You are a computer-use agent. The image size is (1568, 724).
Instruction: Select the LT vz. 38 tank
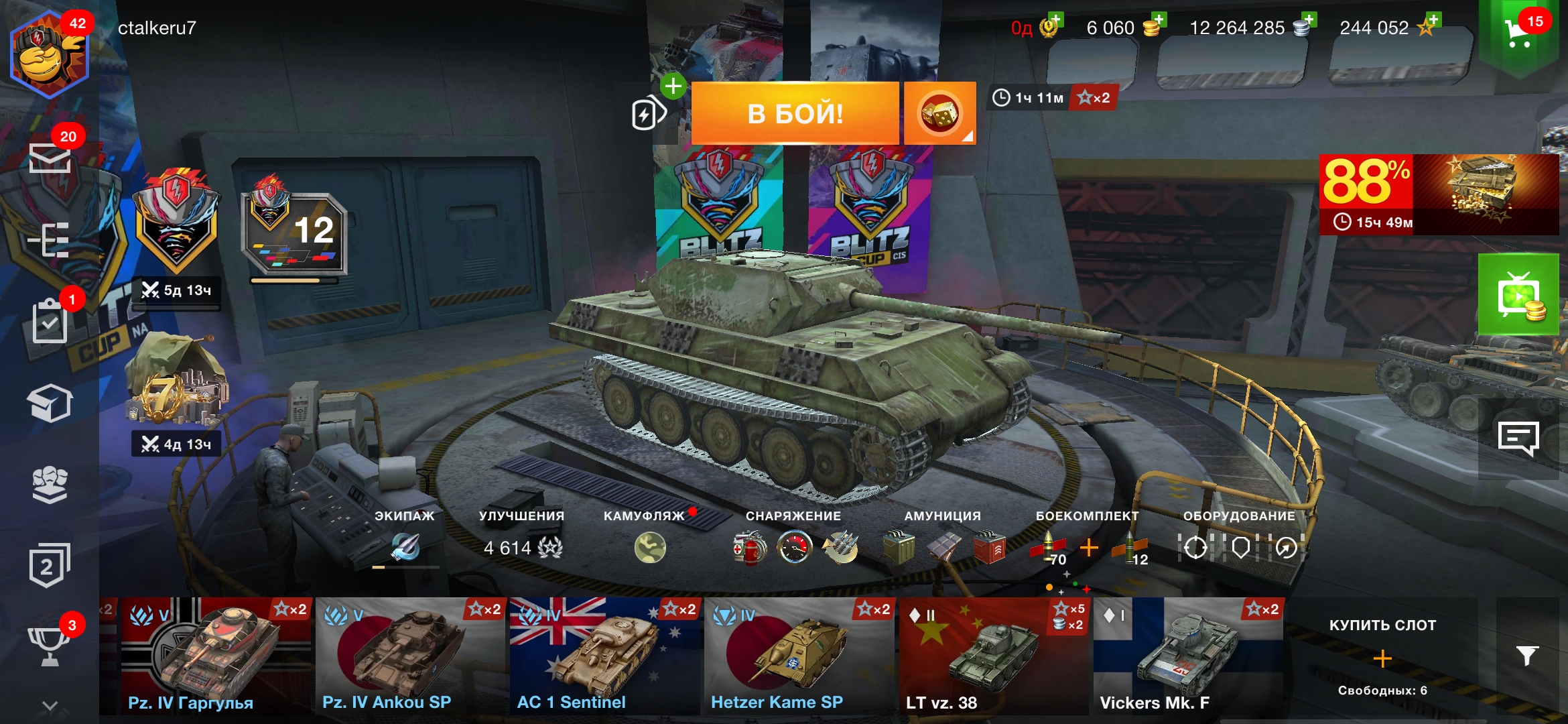click(x=993, y=657)
